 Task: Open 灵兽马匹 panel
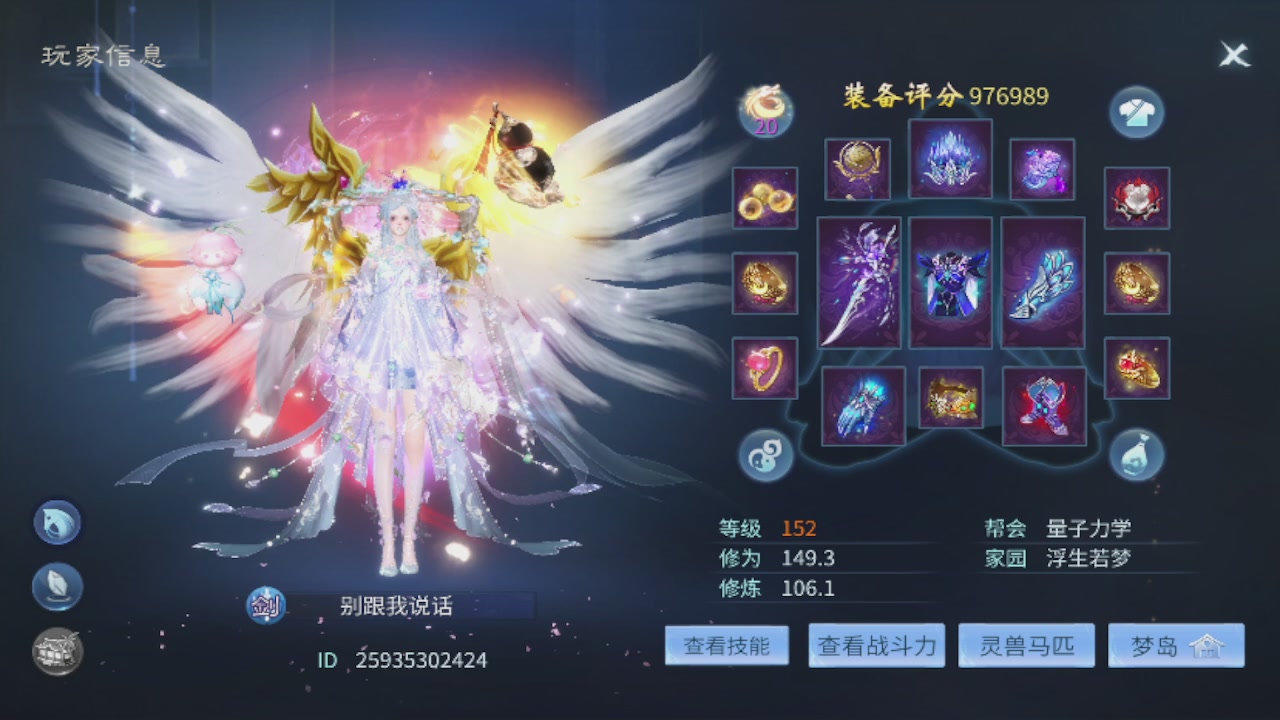(x=1026, y=644)
